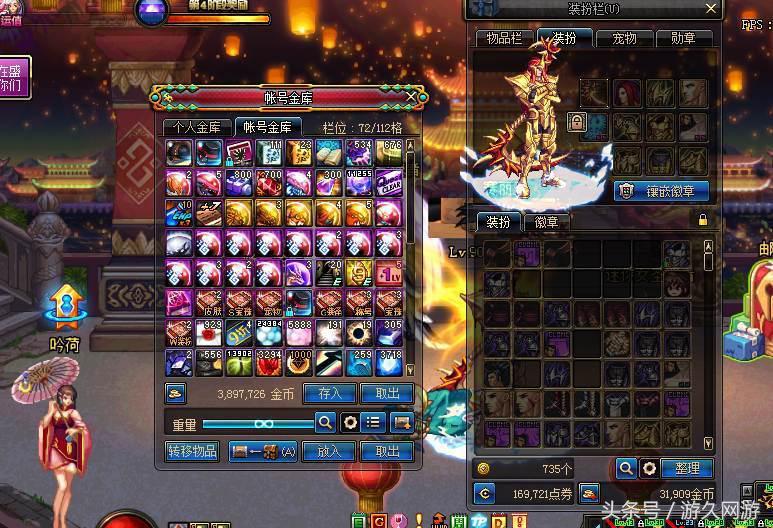
Task: Click the padlock icon beside the character
Action: (576, 122)
